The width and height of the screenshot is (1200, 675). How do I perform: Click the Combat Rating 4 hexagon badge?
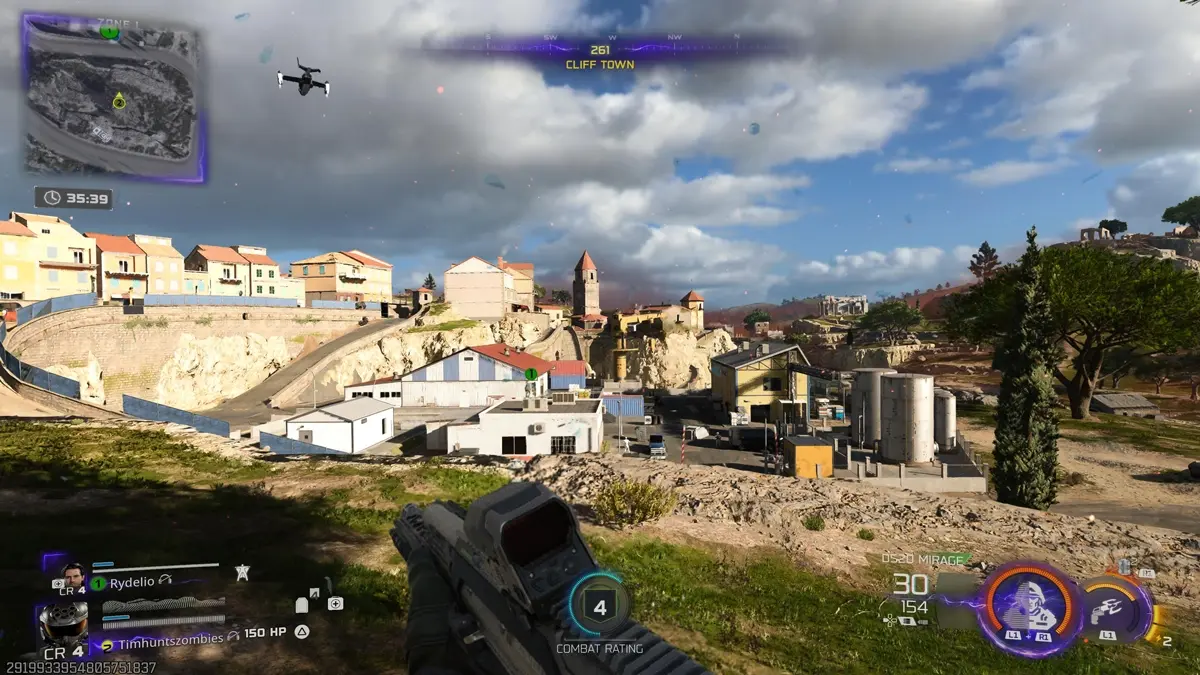(600, 606)
